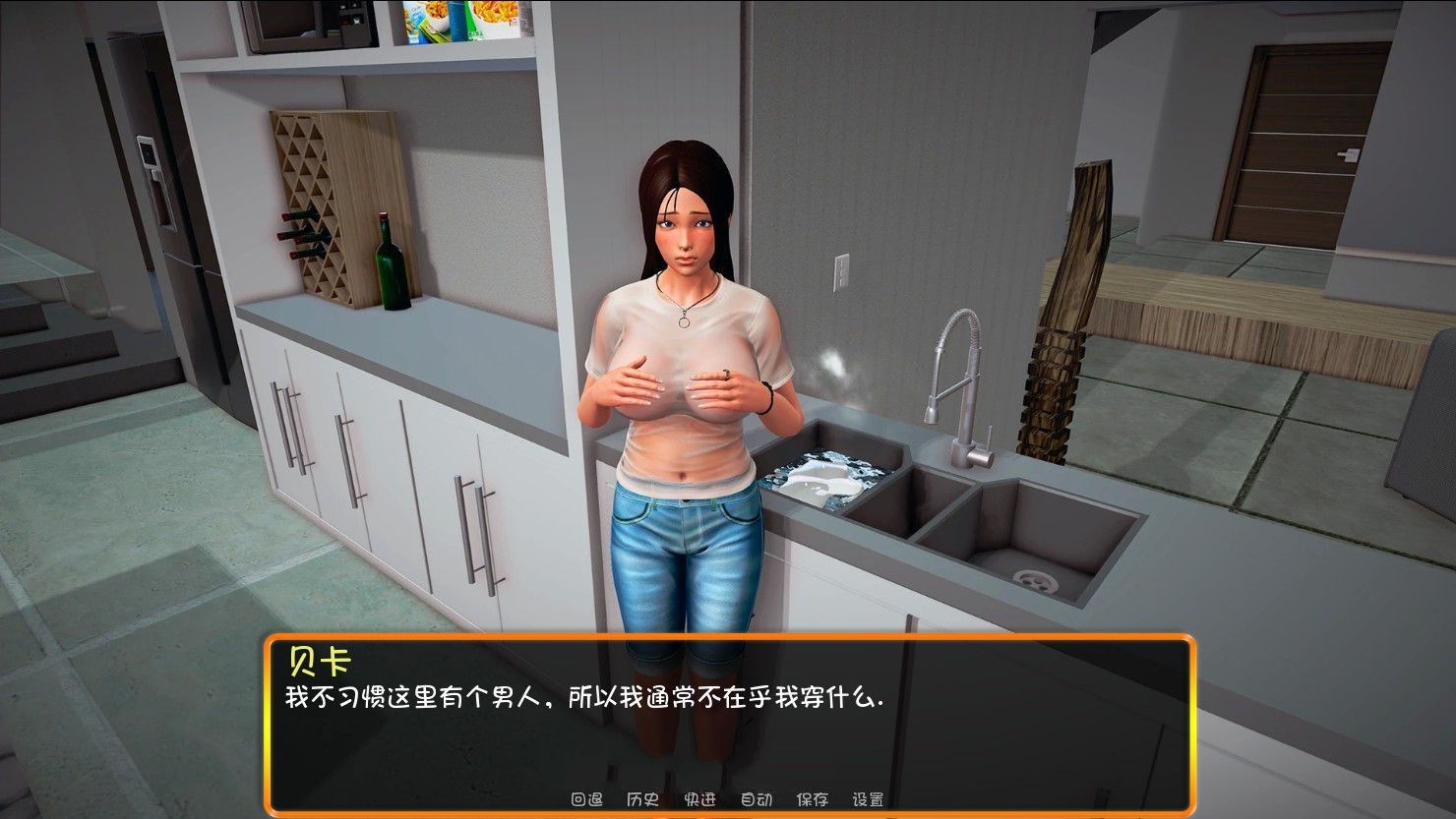Image resolution: width=1456 pixels, height=819 pixels.
Task: Open the 历史 dialogue history
Action: click(x=644, y=800)
